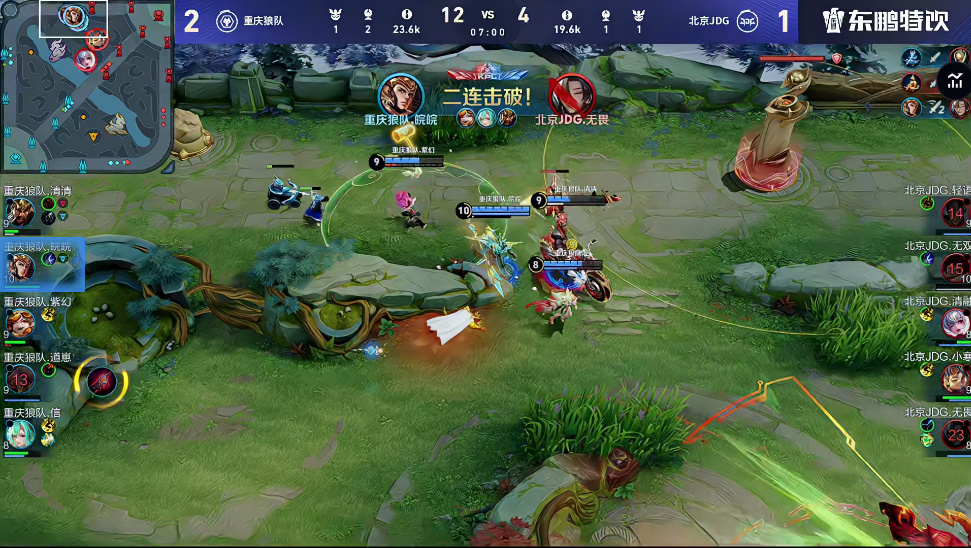Screen dimensions: 971x548
Task: Click the 东鹏特饮 sponsor banner
Action: 884,21
